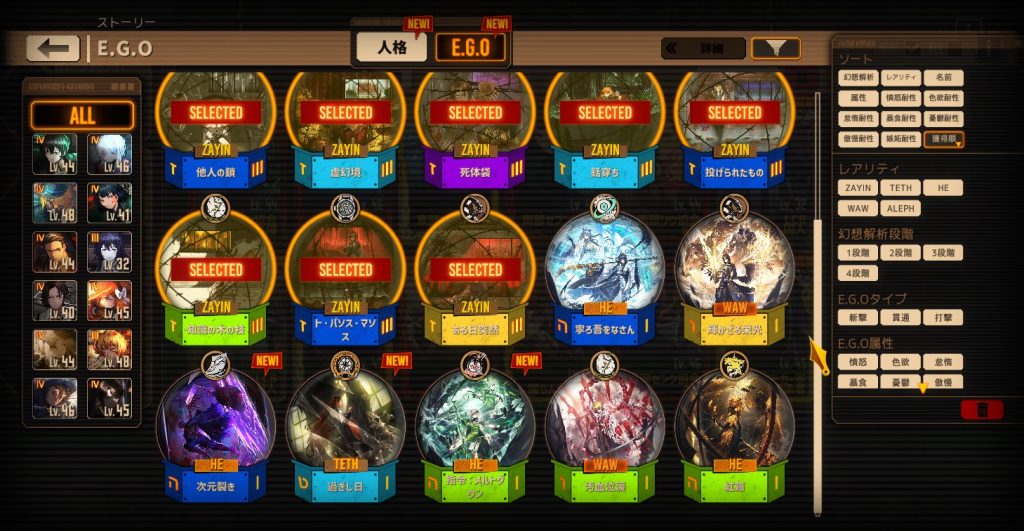Viewport: 1024px width, 531px height.
Task: Toggle the 詳細 details view
Action: [703, 48]
